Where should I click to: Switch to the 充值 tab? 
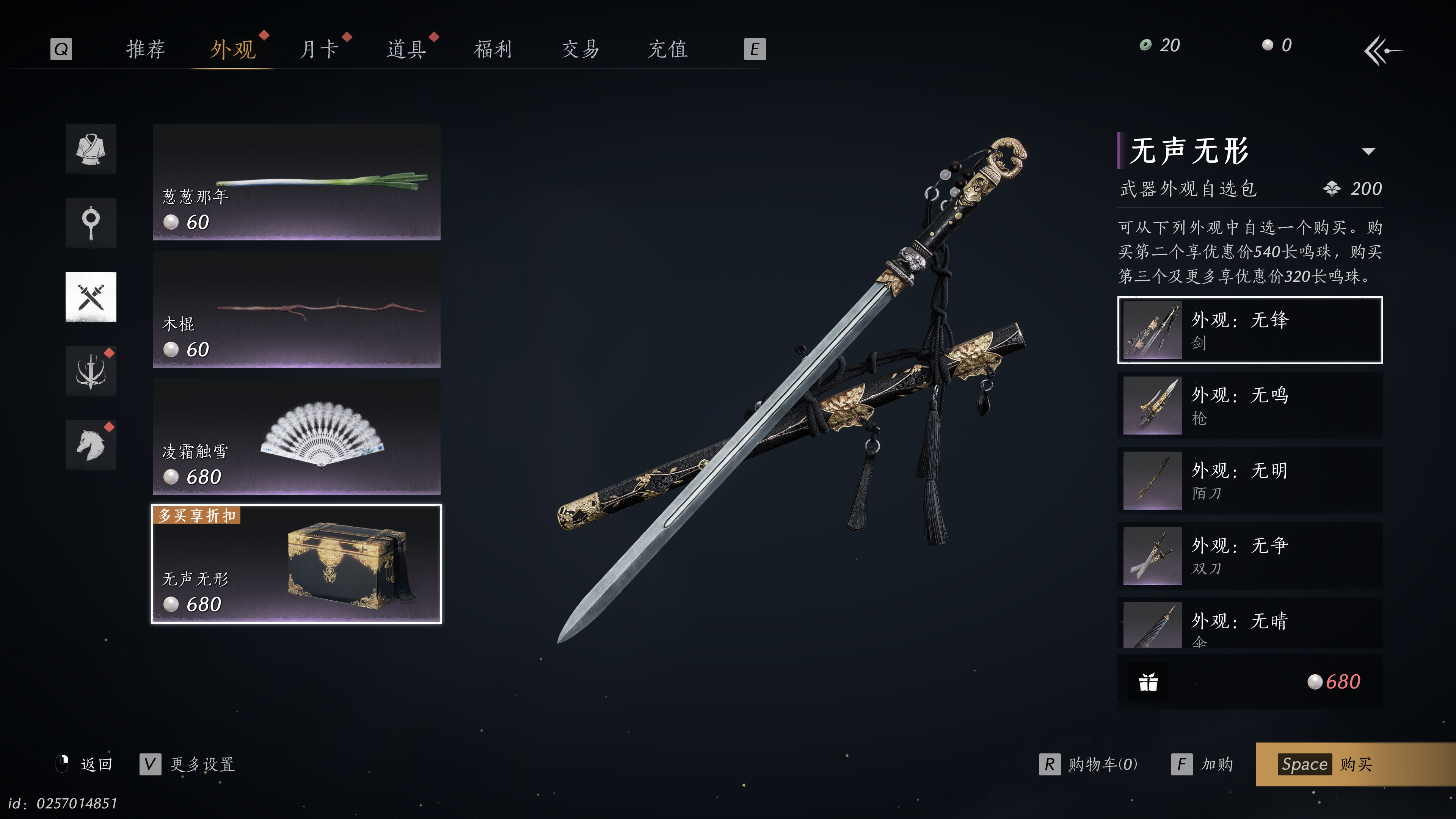tap(667, 49)
